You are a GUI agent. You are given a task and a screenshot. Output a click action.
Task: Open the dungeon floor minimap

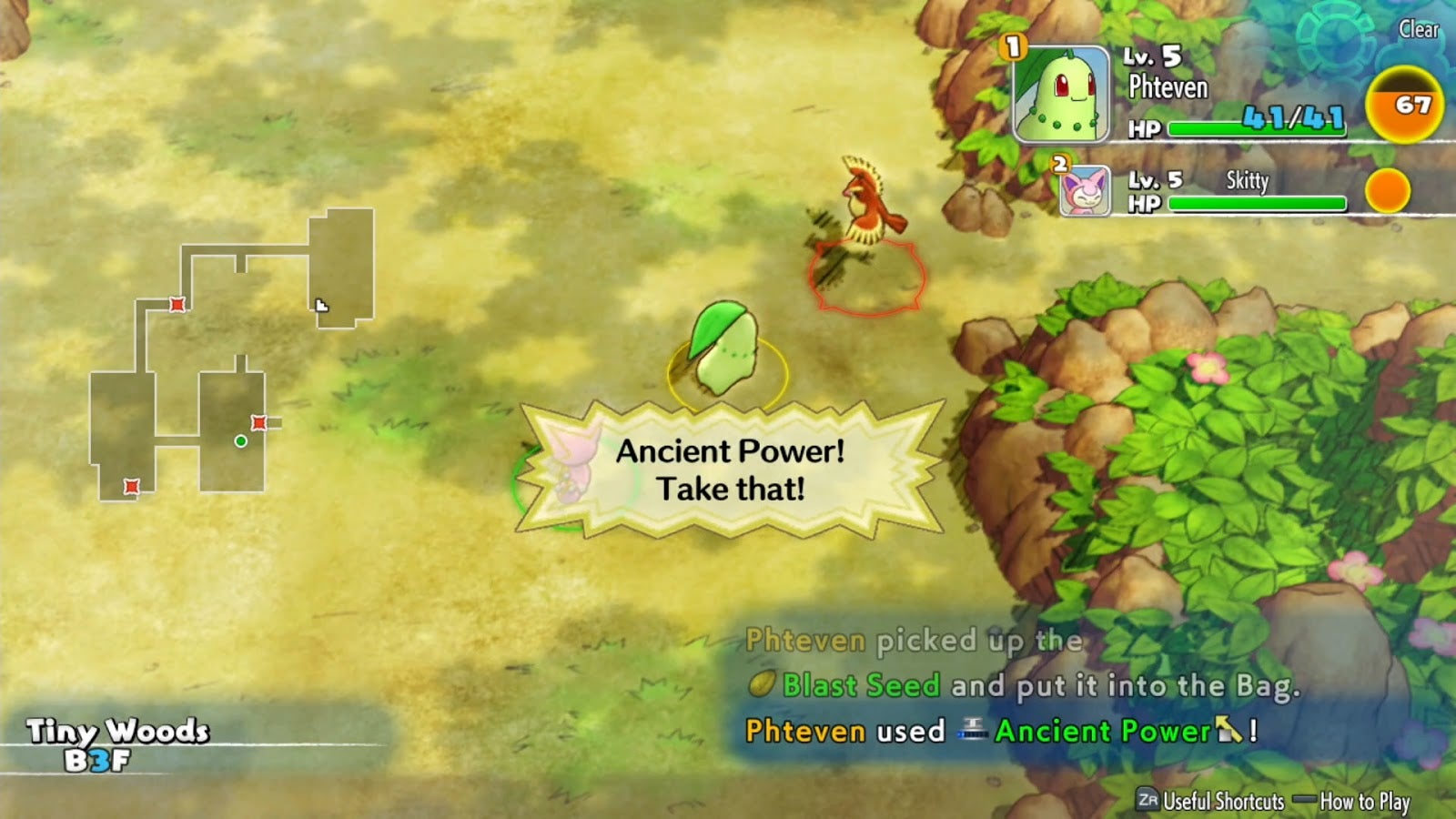click(x=232, y=355)
